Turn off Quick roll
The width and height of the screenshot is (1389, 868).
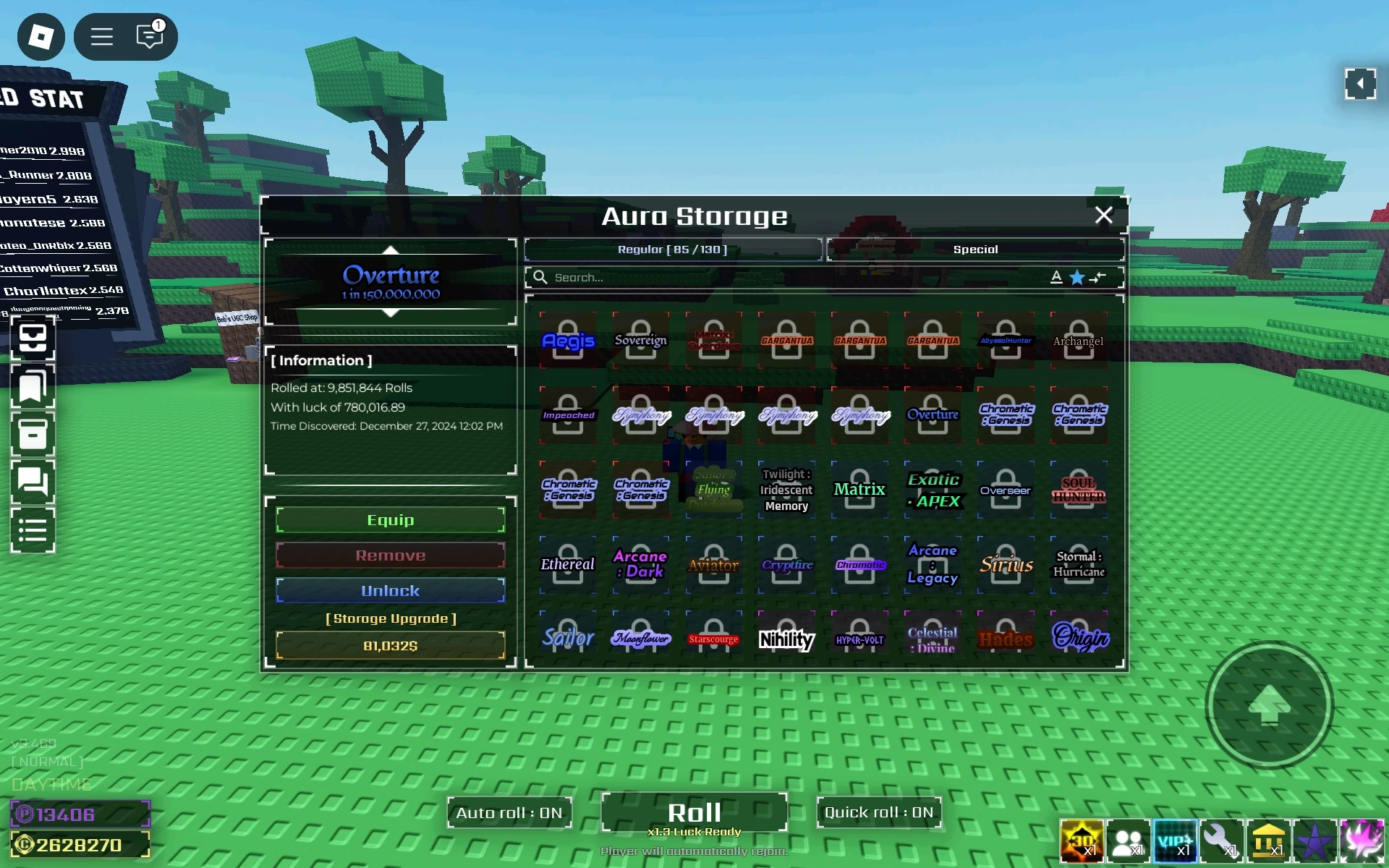point(879,812)
